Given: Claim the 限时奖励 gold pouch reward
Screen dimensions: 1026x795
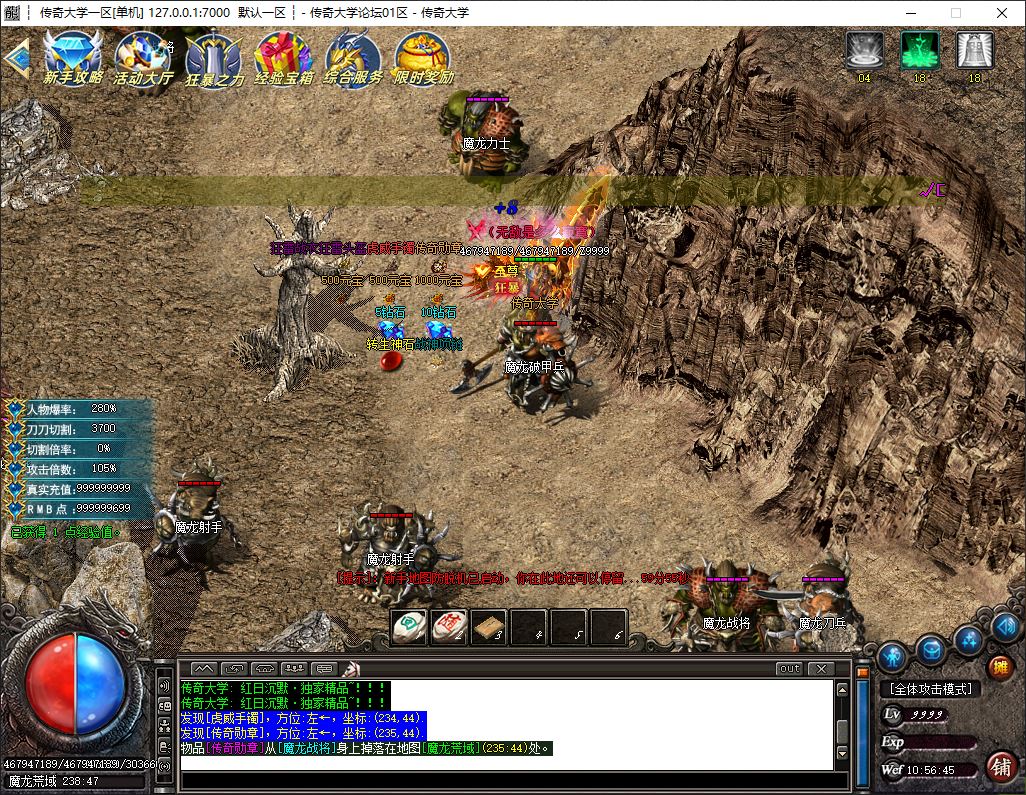Looking at the screenshot, I should coord(423,58).
